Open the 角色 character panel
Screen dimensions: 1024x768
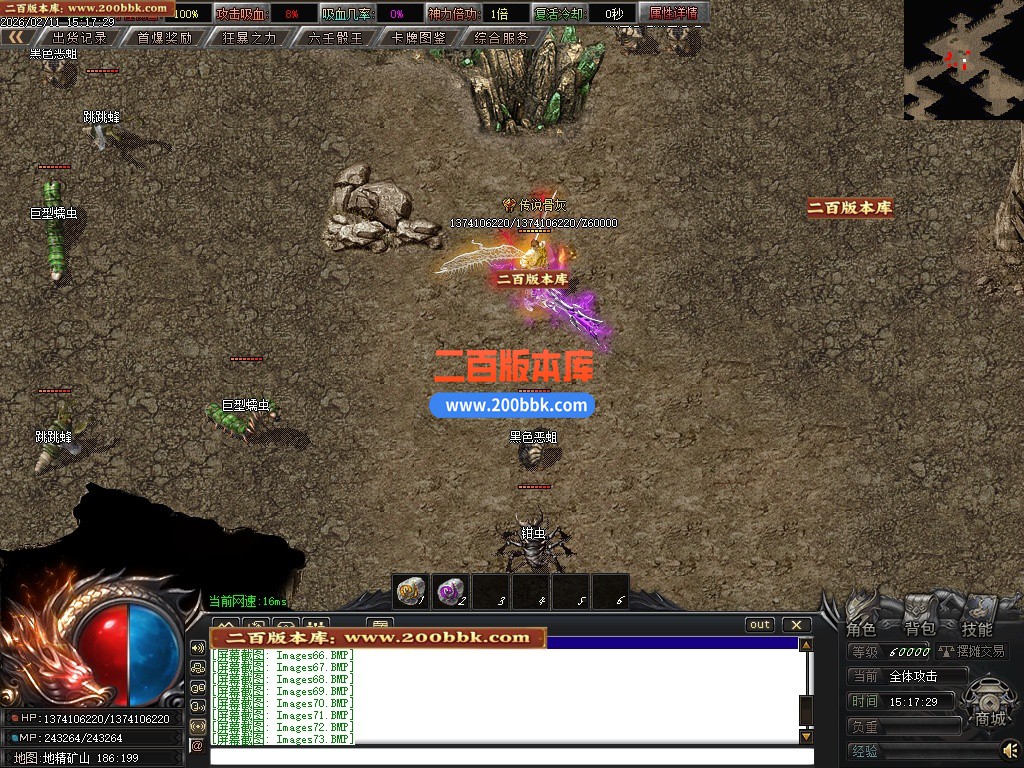(x=861, y=628)
